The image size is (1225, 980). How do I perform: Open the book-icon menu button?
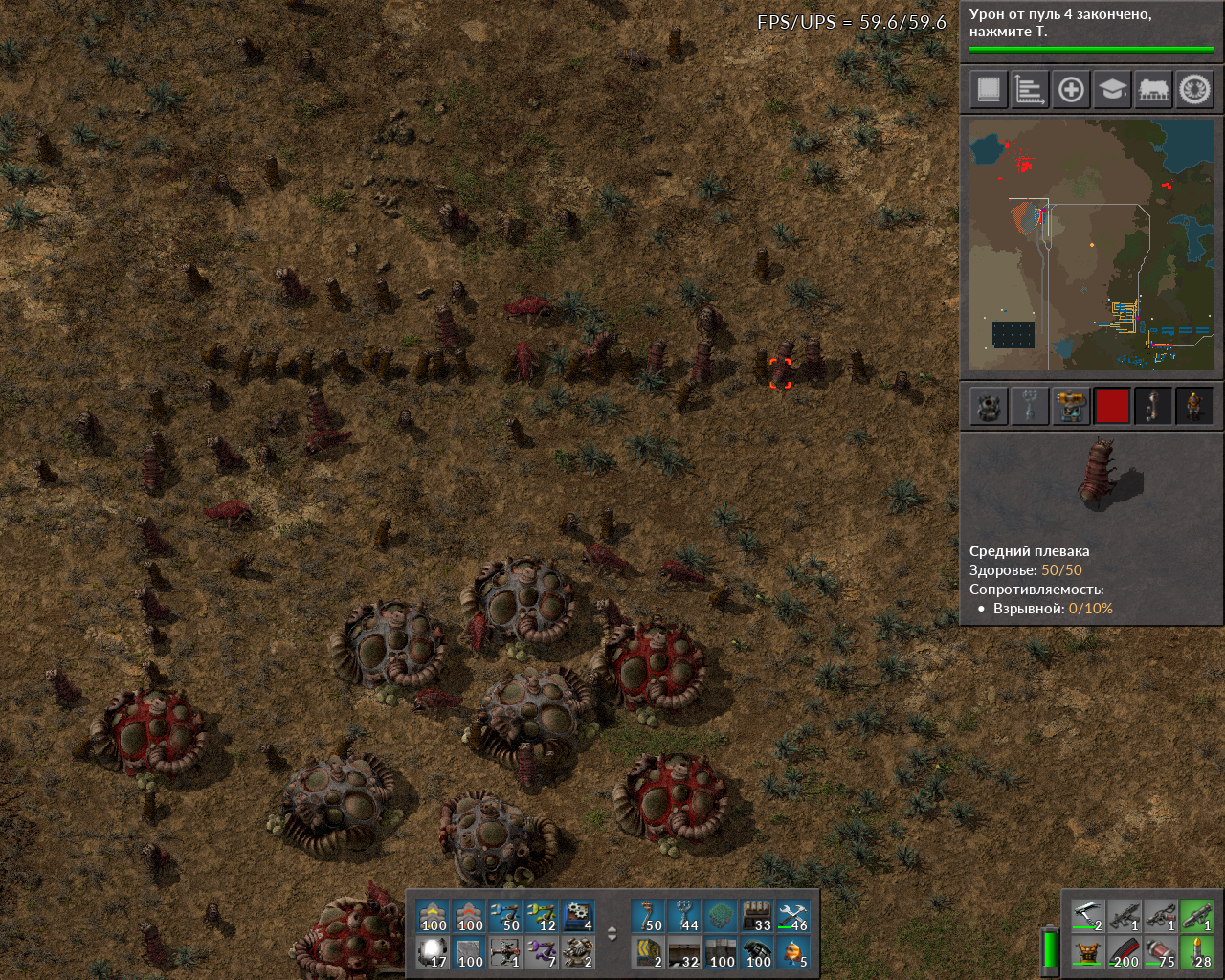click(x=989, y=90)
